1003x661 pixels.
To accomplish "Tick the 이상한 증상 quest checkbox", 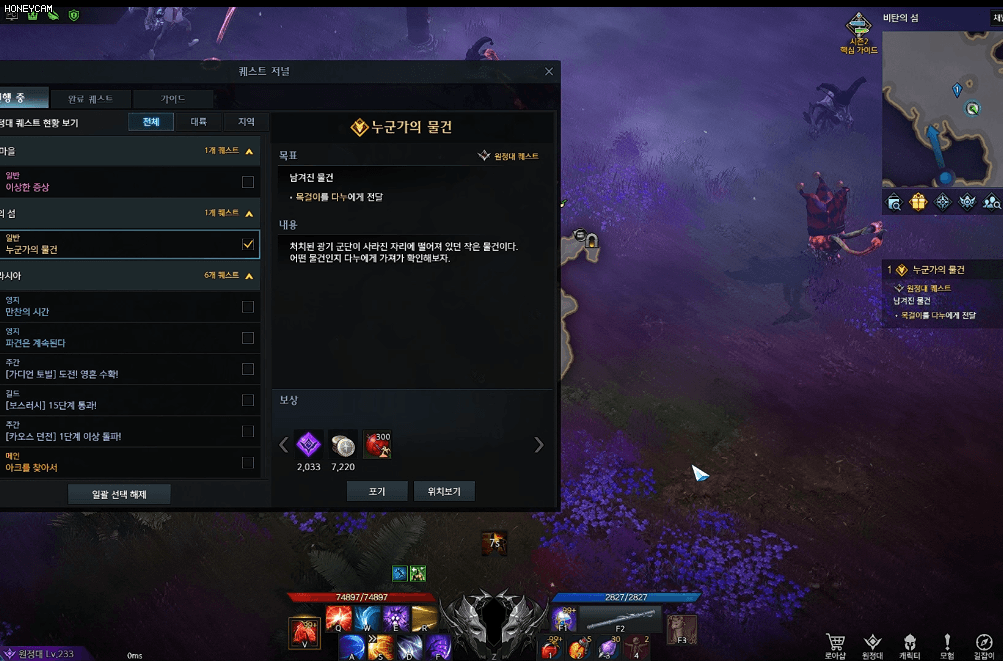I will (x=248, y=182).
